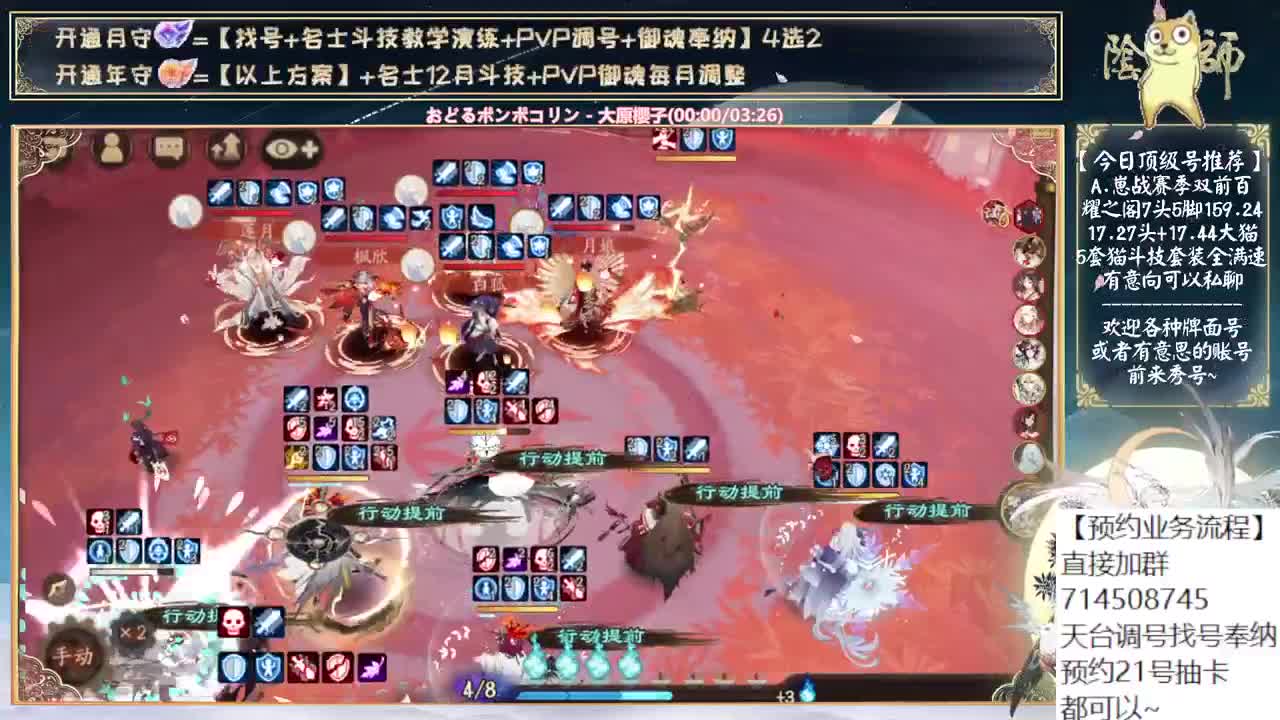Screen dimensions: 1280x720
Task: Click the purple leaf debuff icon
Action: [x=370, y=669]
